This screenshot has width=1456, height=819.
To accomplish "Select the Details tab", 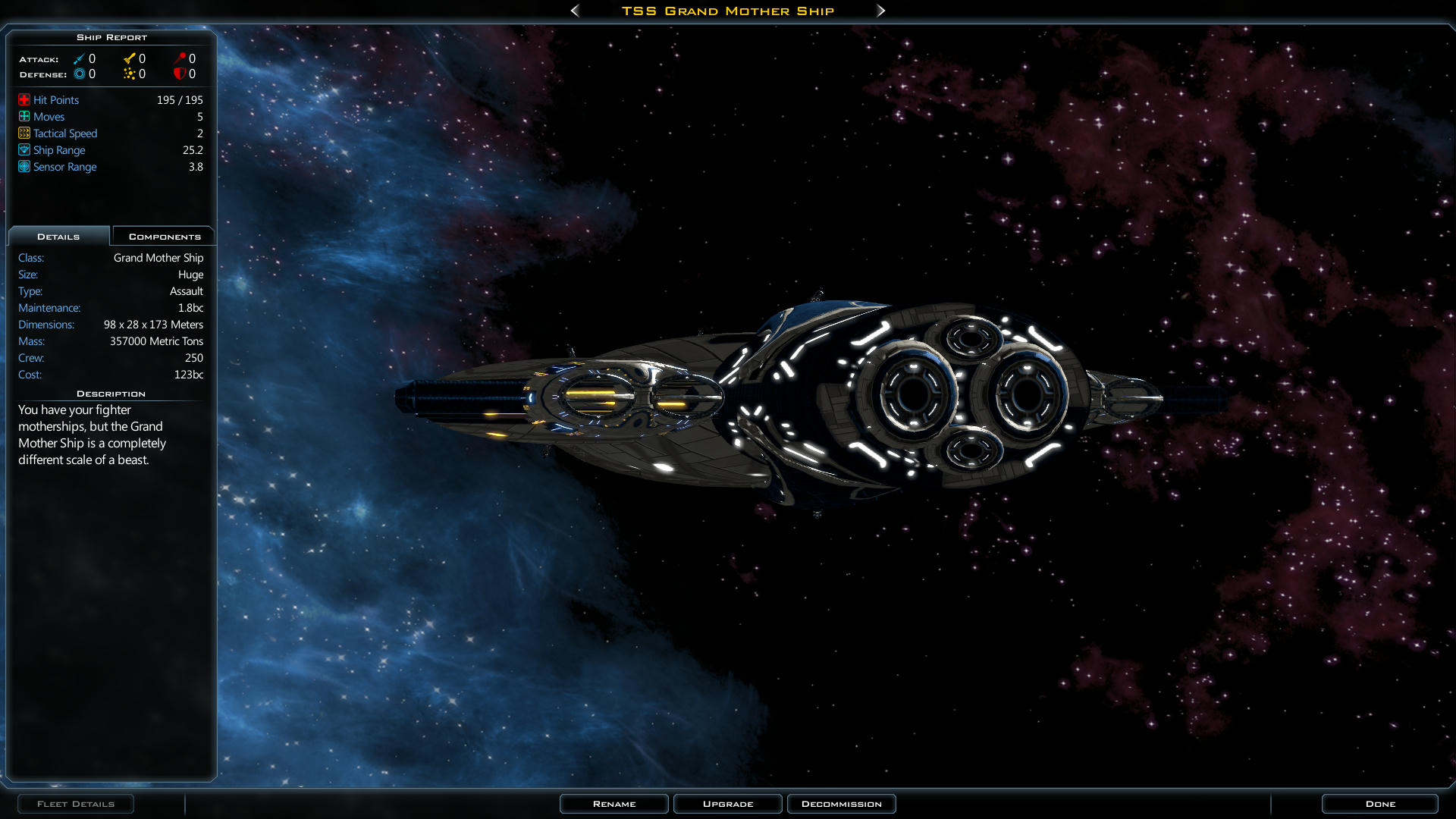I will [x=58, y=237].
